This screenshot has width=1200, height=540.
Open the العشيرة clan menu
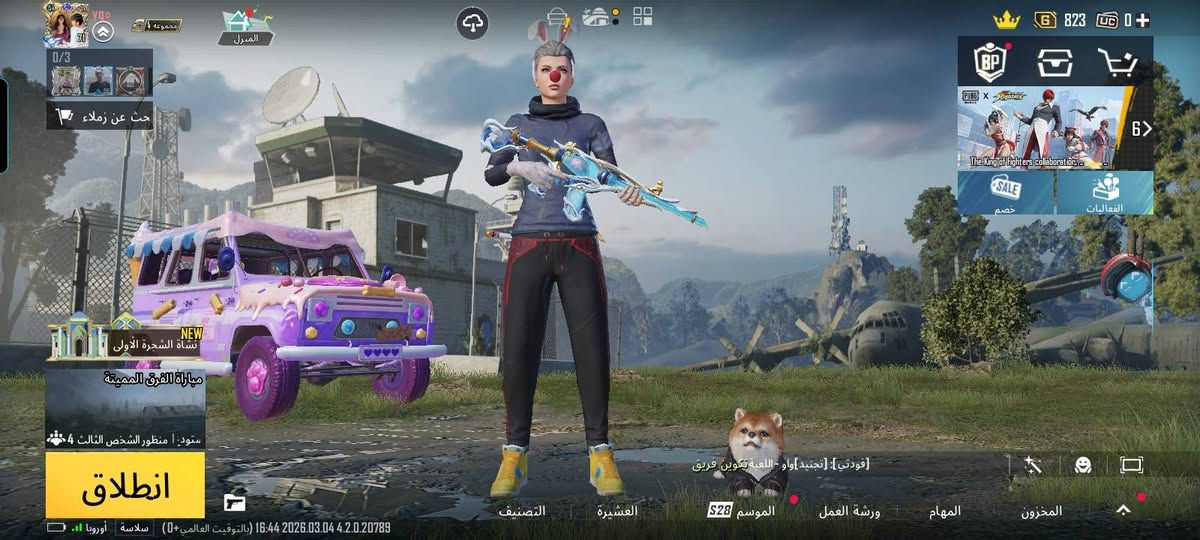pos(617,511)
